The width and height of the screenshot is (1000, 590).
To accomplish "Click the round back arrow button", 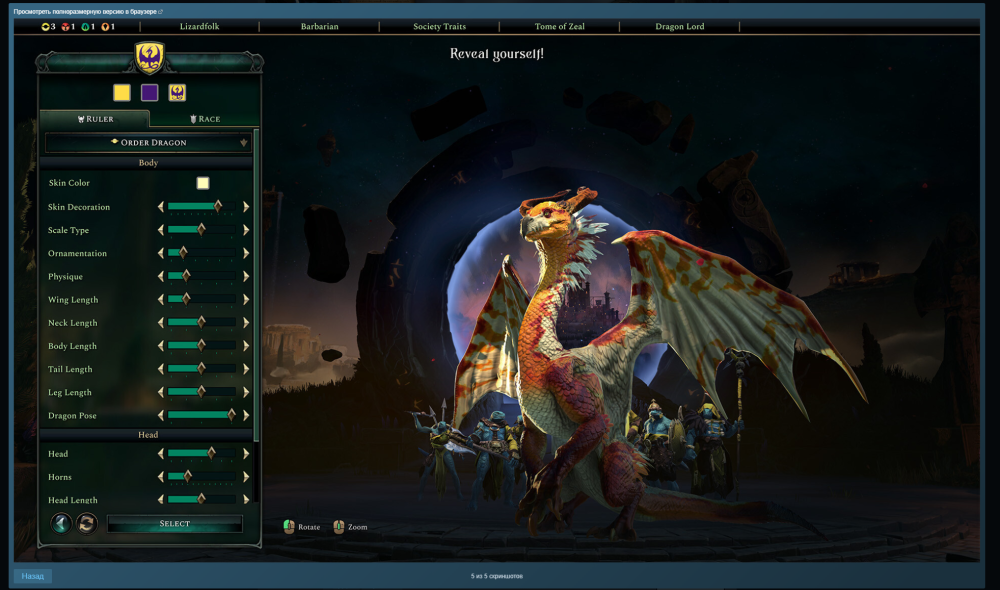I will (61, 523).
